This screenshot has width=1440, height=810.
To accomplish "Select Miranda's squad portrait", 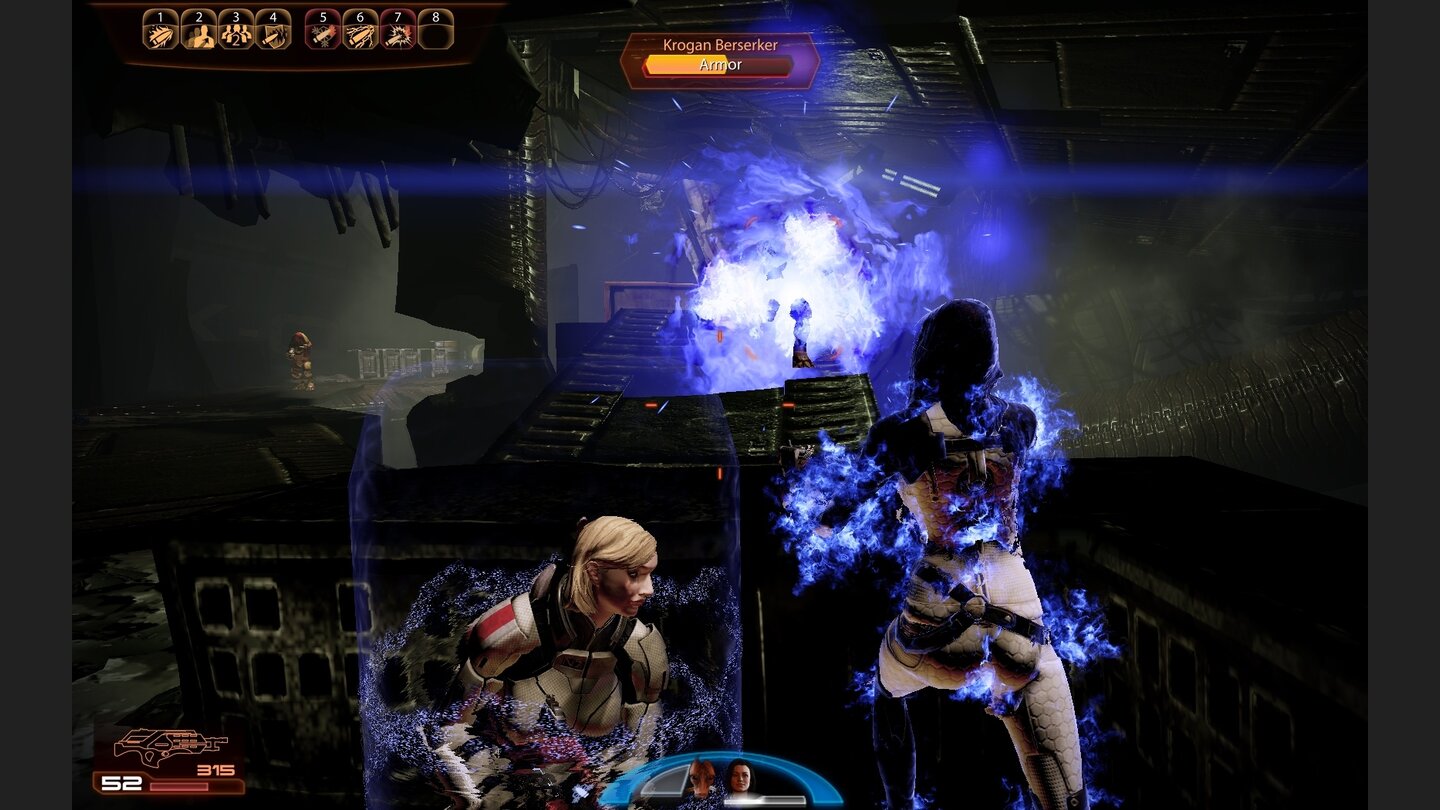I will (x=740, y=780).
